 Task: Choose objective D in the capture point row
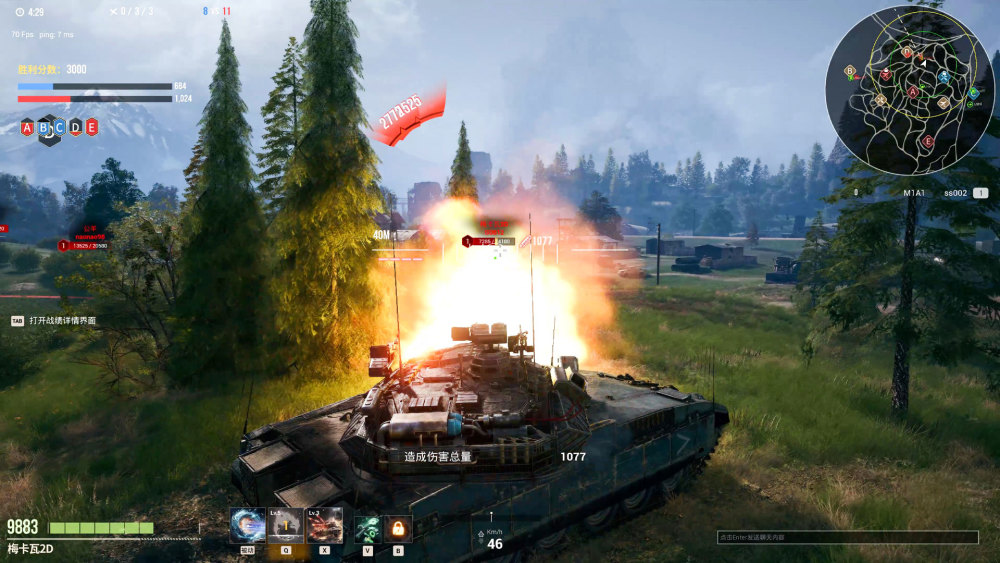(x=75, y=127)
